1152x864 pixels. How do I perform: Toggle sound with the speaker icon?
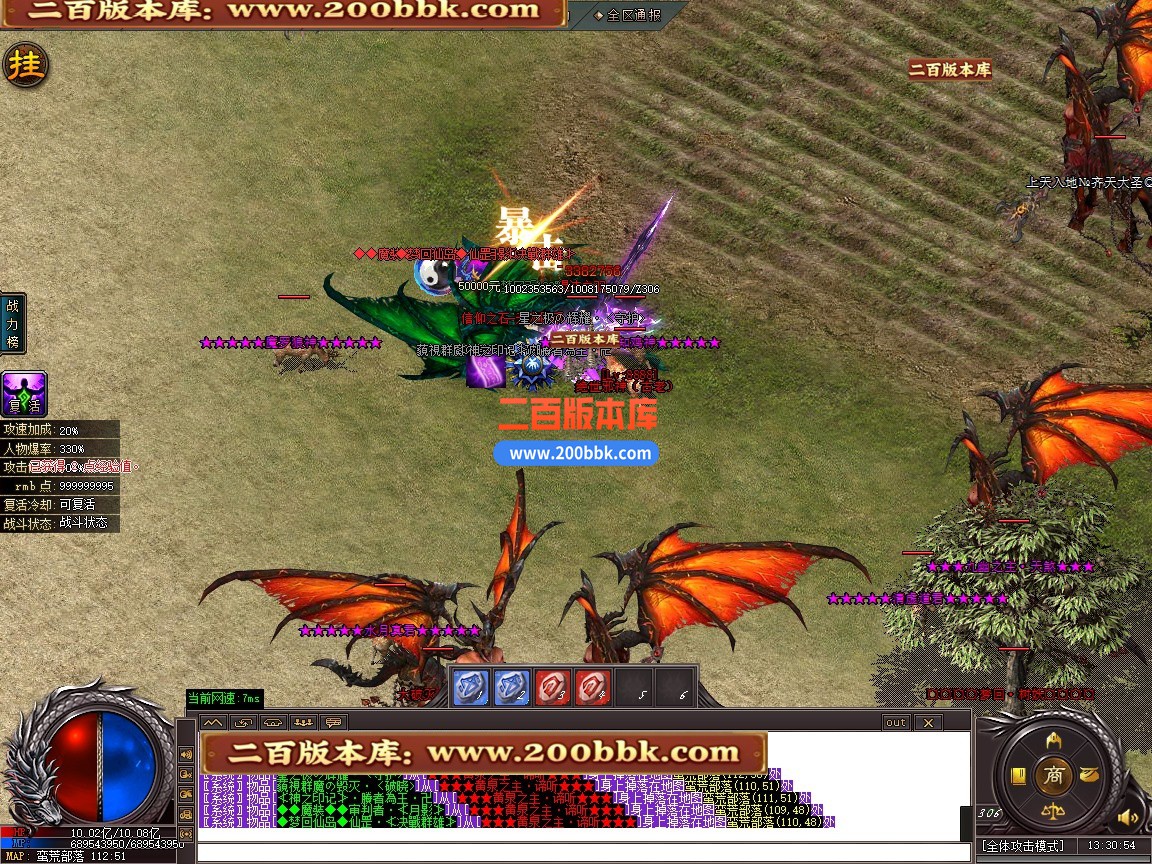(1129, 818)
